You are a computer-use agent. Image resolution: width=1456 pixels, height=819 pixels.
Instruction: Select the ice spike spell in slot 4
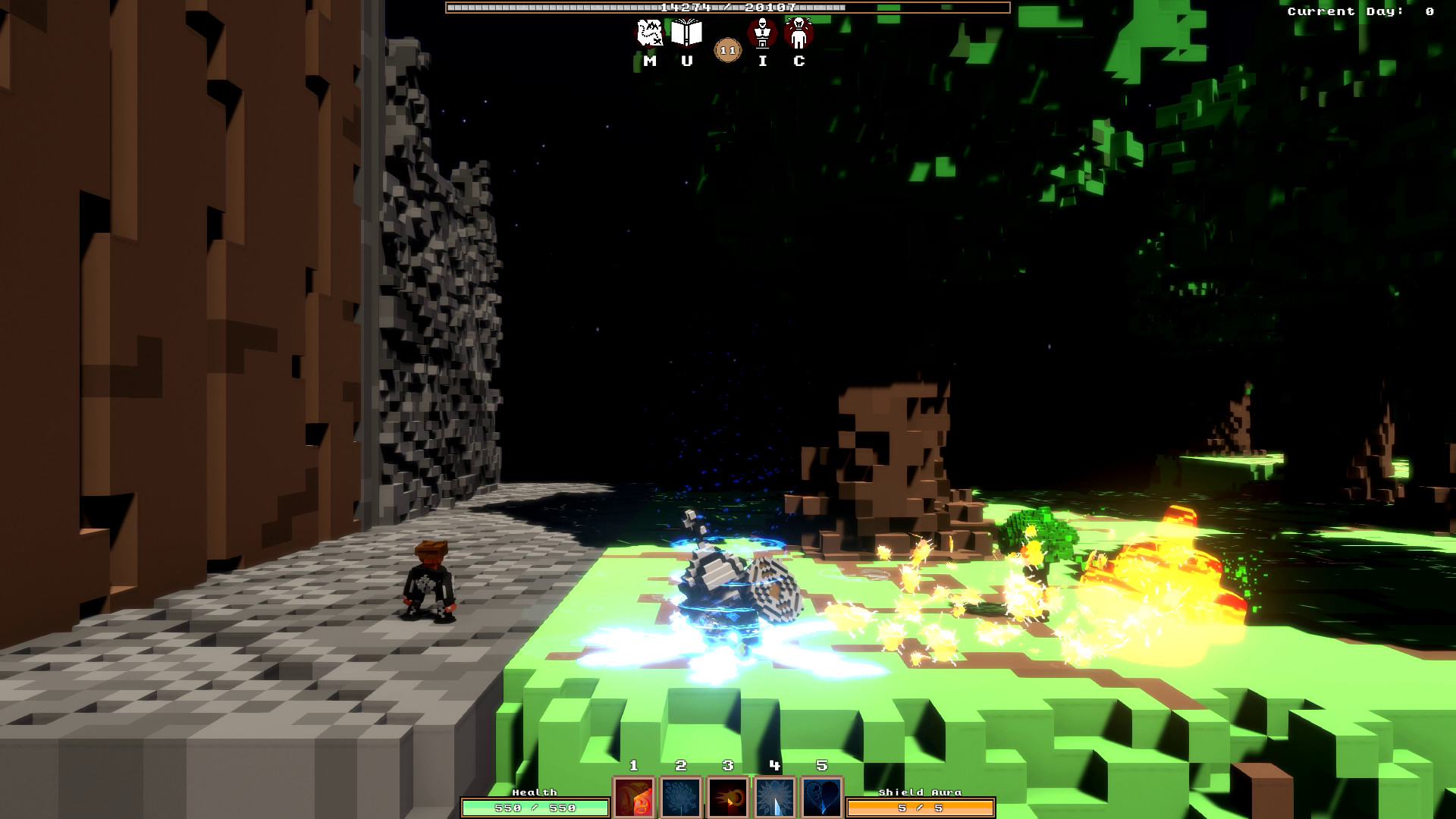tap(775, 799)
